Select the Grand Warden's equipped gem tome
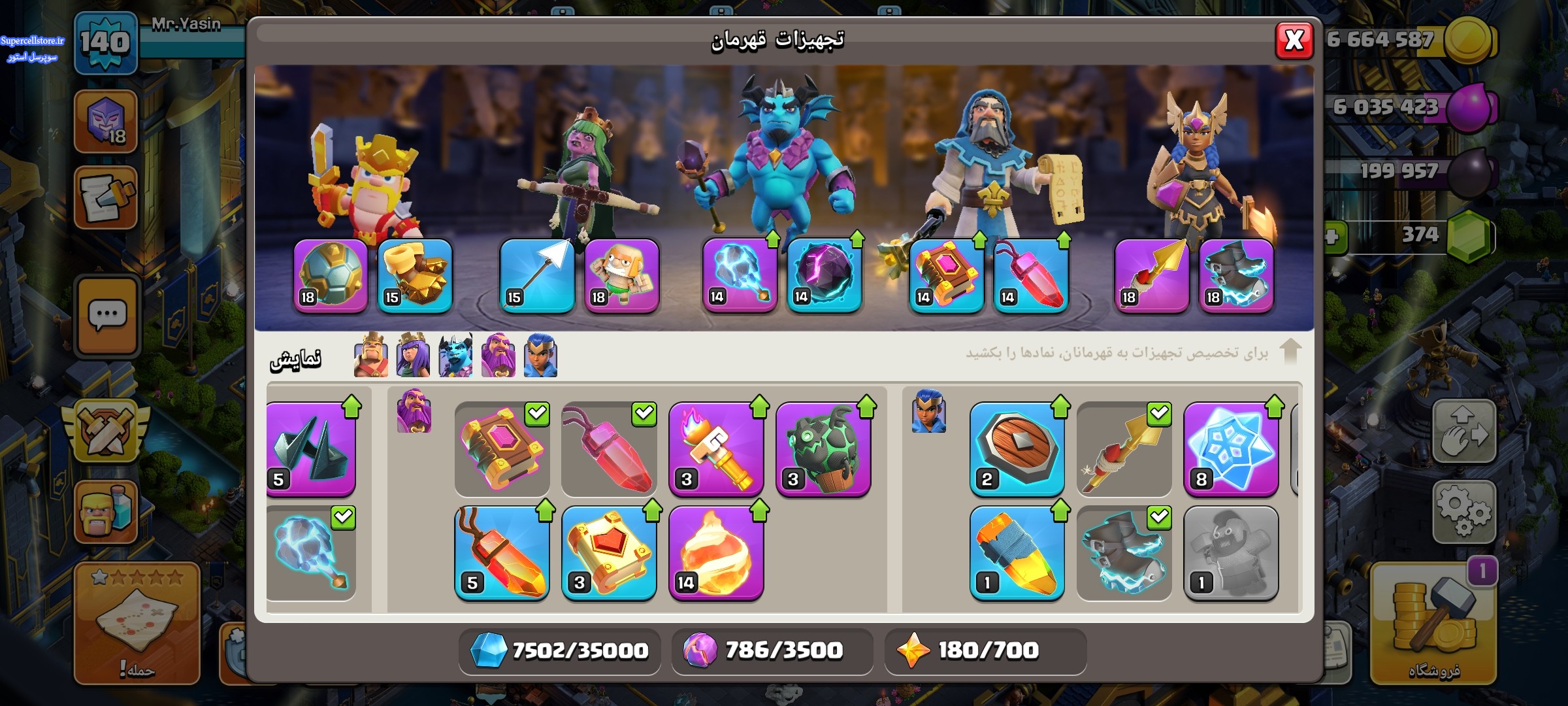Screen dimensions: 1568x706 946,275
